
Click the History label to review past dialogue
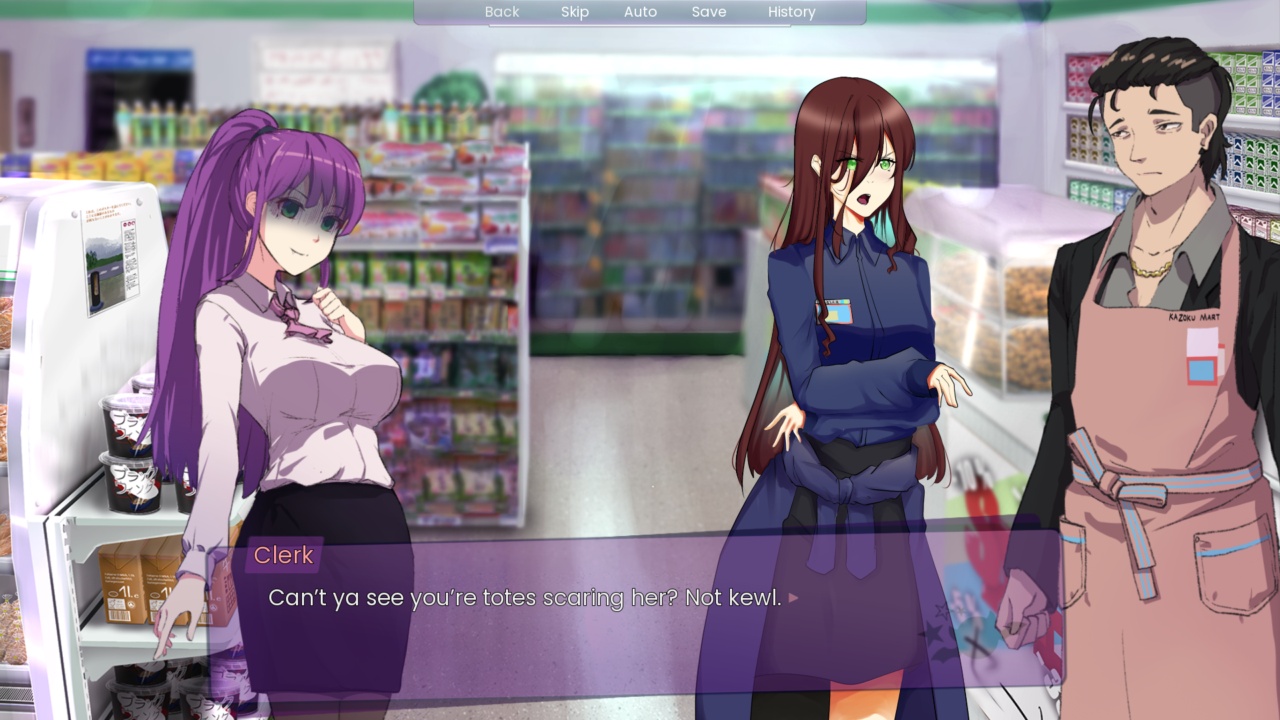(791, 11)
